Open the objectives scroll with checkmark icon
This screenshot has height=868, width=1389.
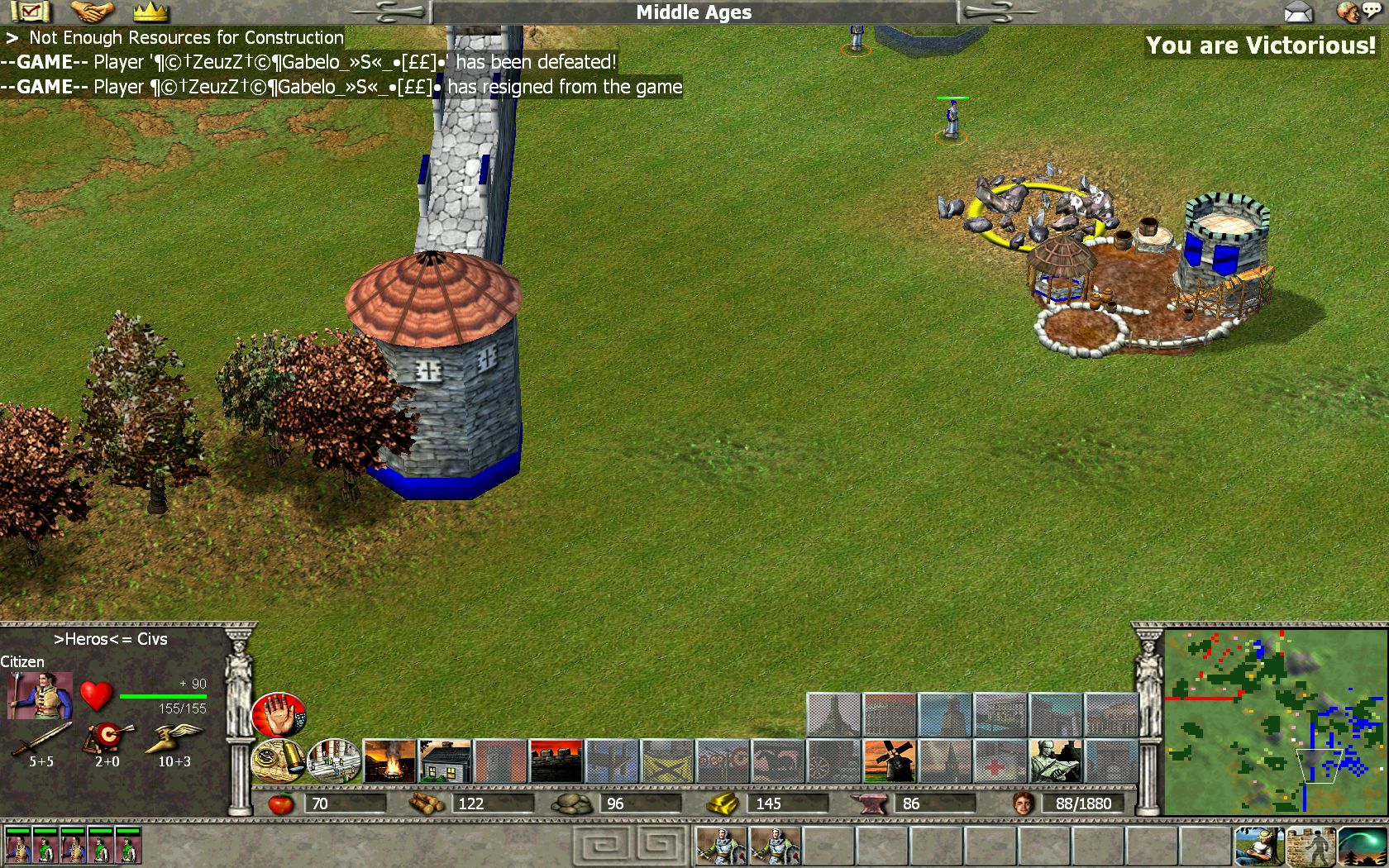30,12
